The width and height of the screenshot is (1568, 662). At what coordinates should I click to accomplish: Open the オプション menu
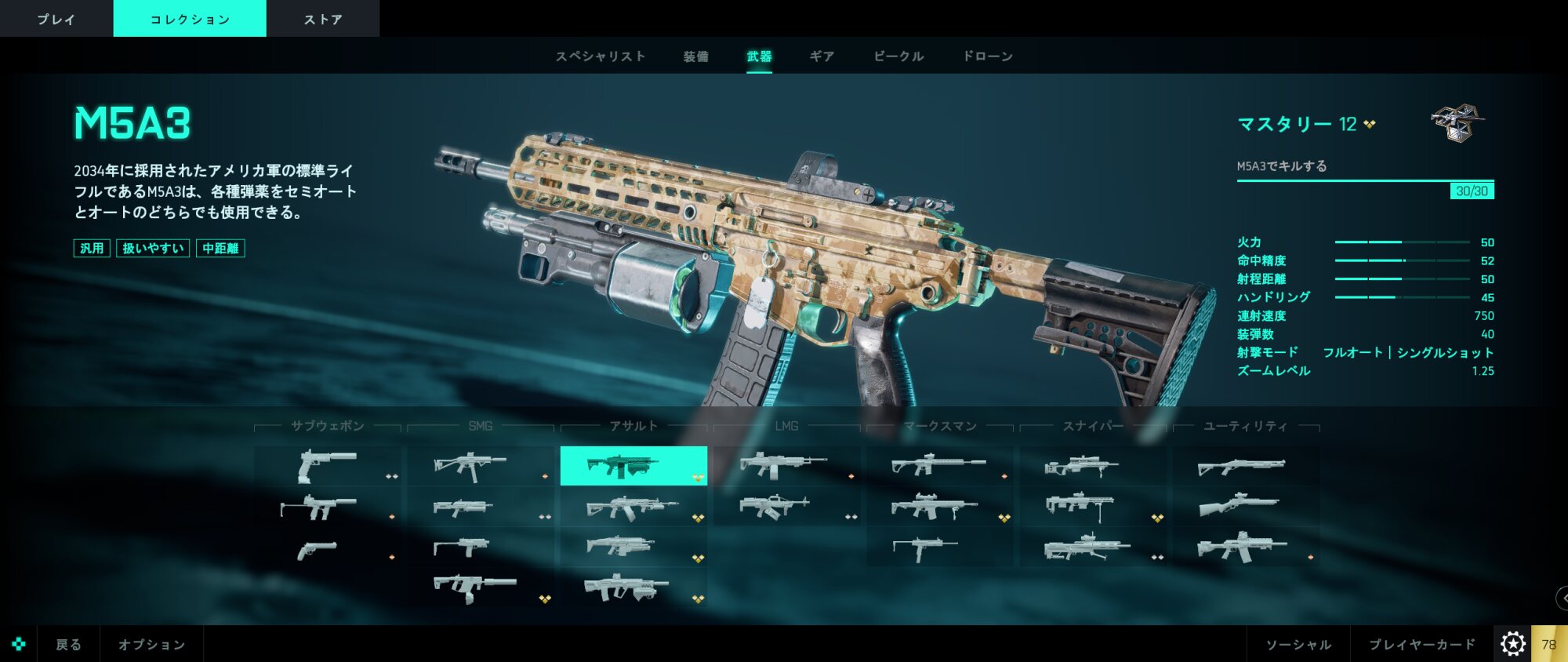[x=151, y=644]
